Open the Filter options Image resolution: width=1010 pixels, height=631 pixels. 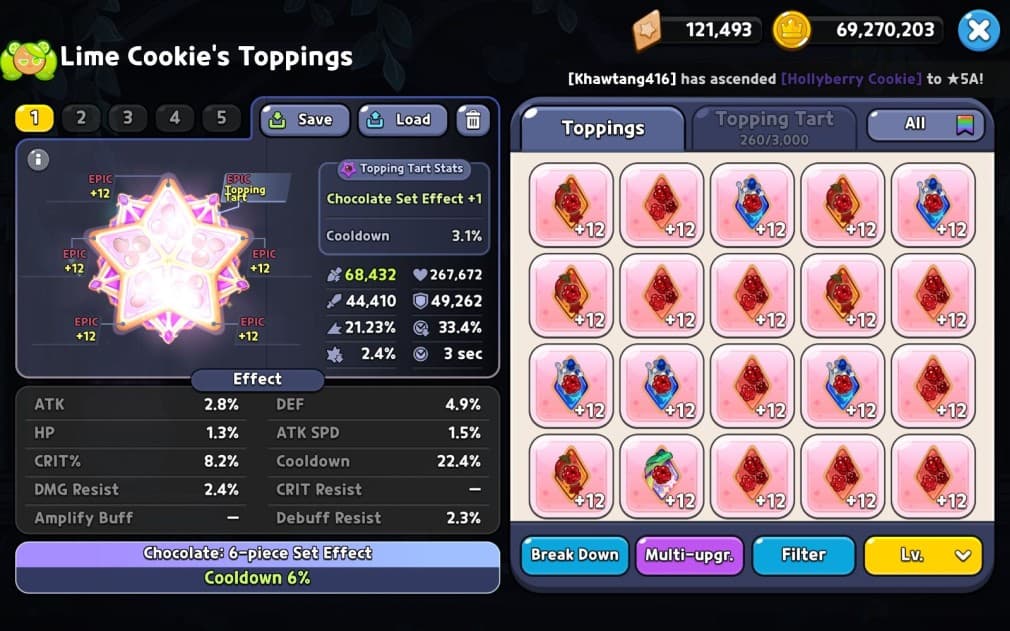(x=803, y=555)
